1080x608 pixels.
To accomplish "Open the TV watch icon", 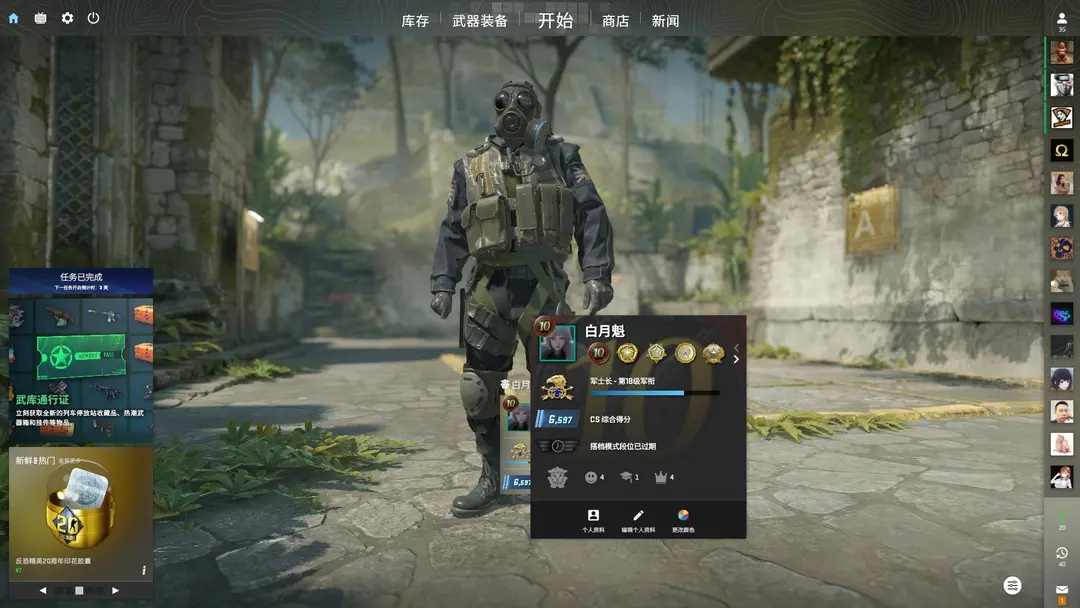I will (x=40, y=18).
